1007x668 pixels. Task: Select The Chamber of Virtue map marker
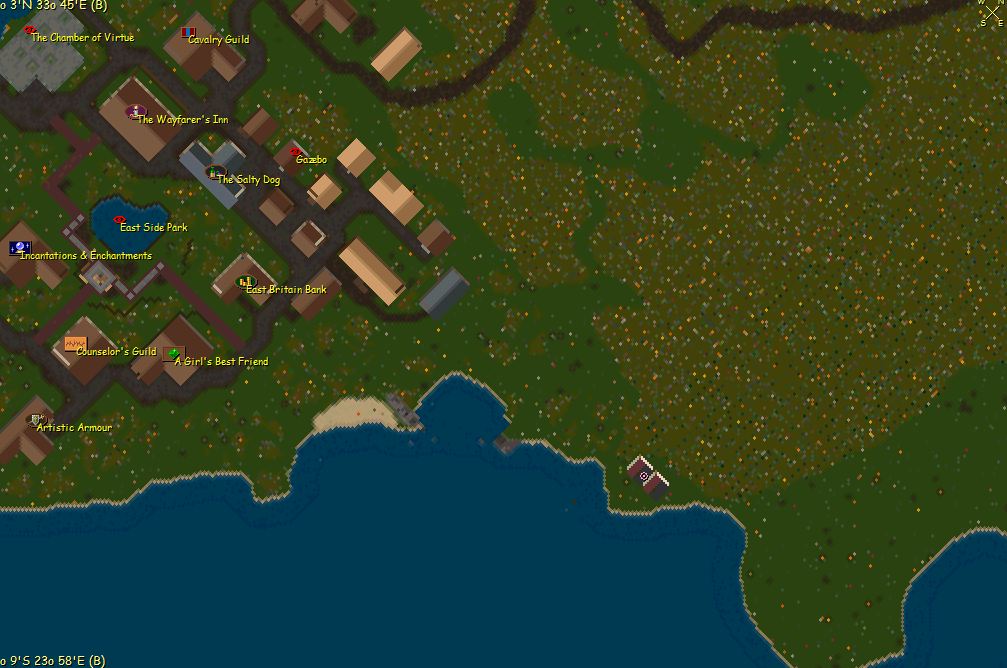[x=30, y=31]
